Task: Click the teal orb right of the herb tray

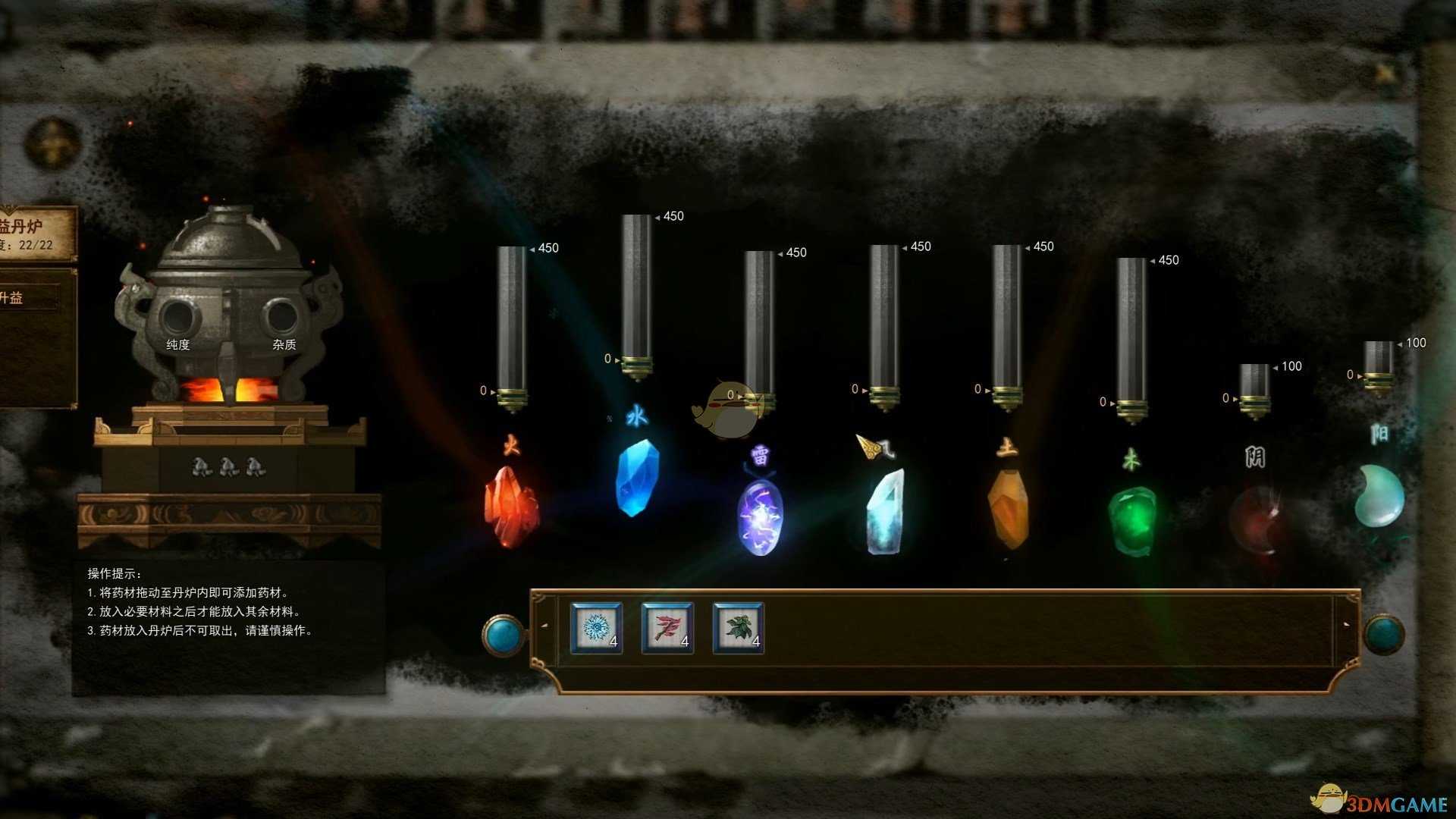Action: 1383,634
